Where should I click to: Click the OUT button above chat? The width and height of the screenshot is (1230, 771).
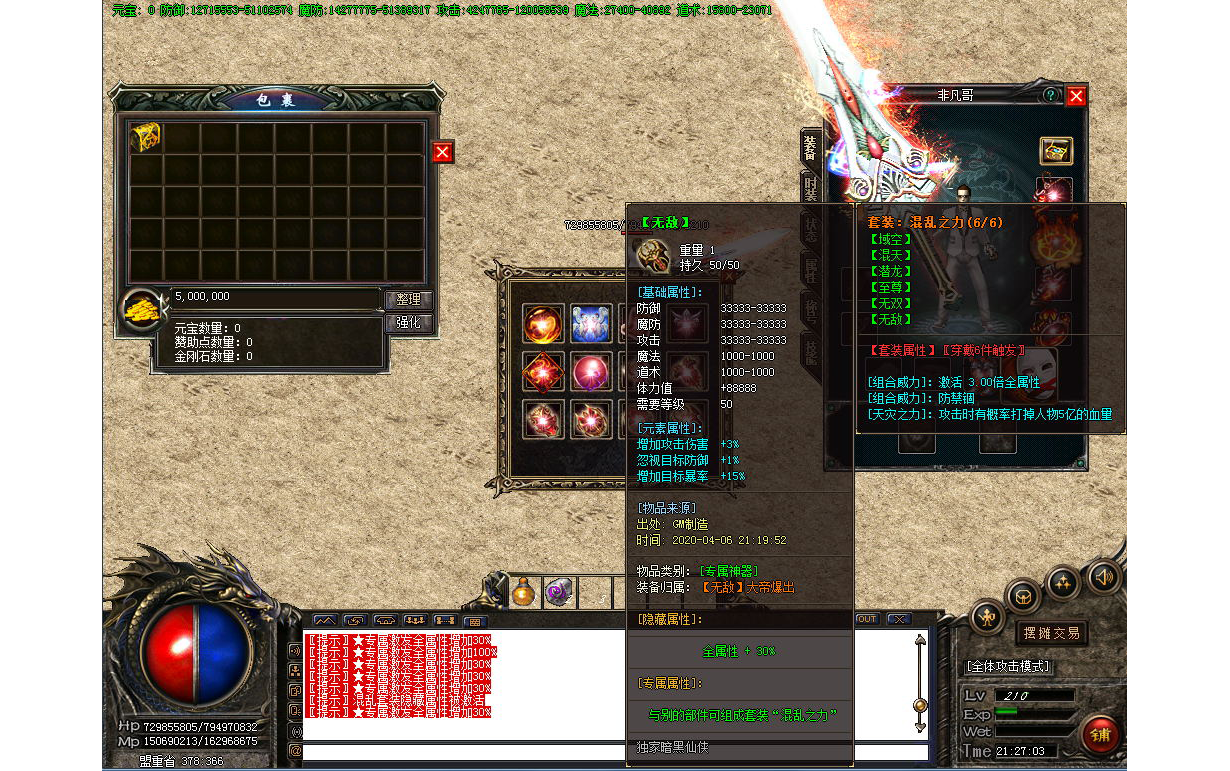(x=866, y=619)
